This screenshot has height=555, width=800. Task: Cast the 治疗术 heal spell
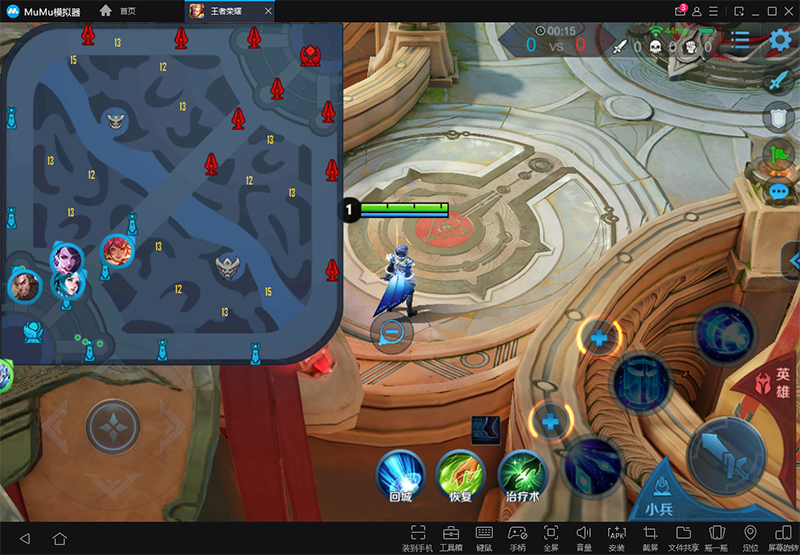(522, 472)
